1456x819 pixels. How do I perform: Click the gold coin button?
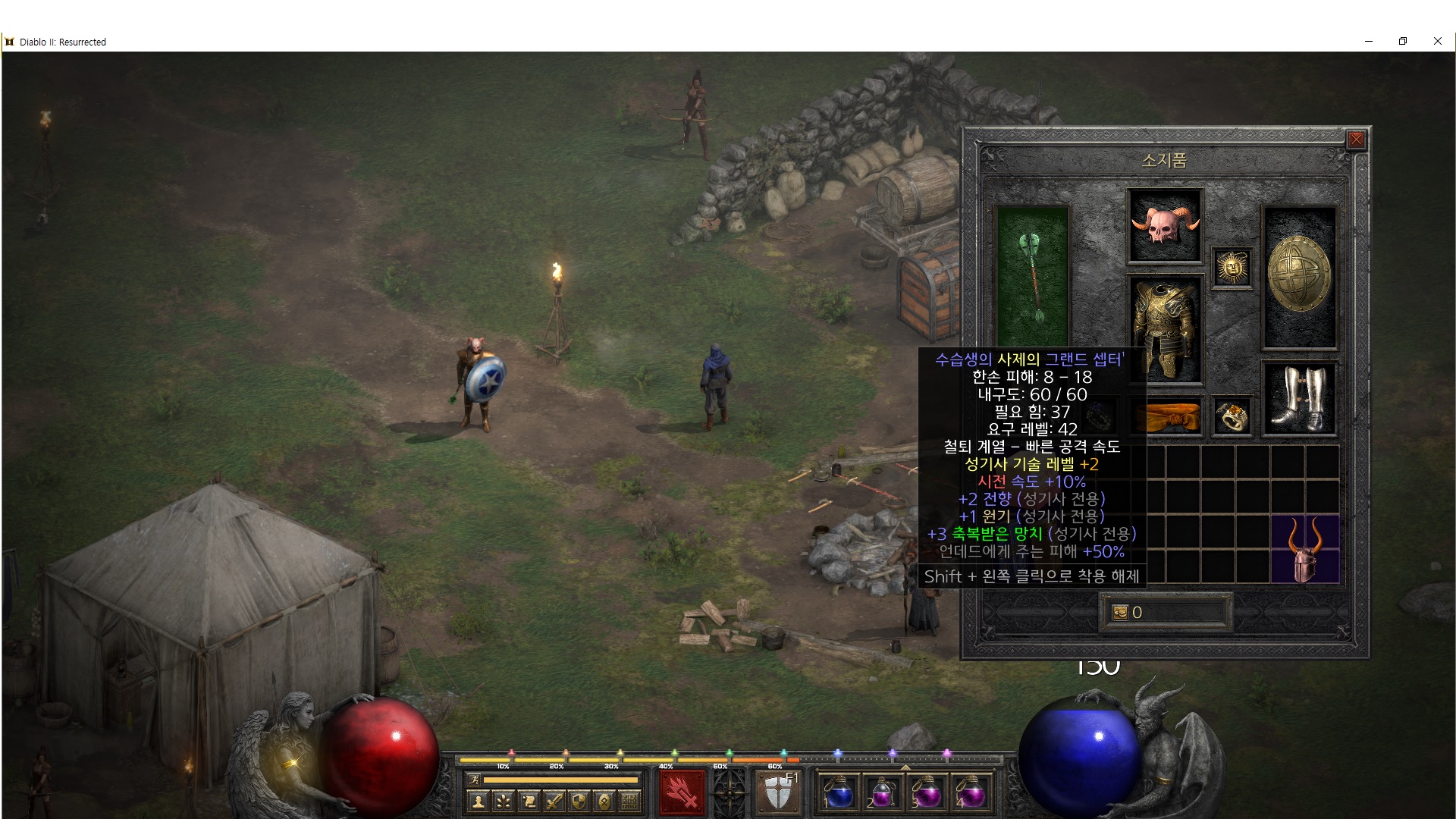1120,613
